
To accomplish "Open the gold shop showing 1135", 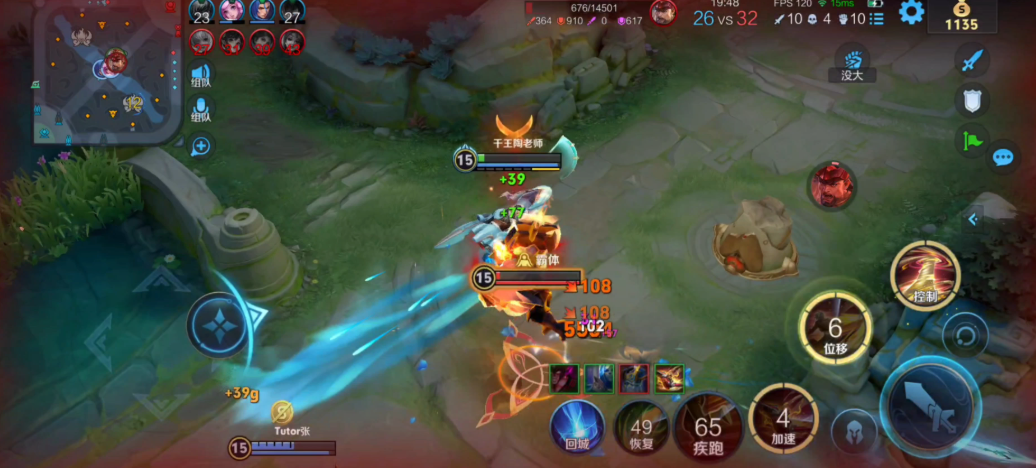I will click(x=960, y=16).
